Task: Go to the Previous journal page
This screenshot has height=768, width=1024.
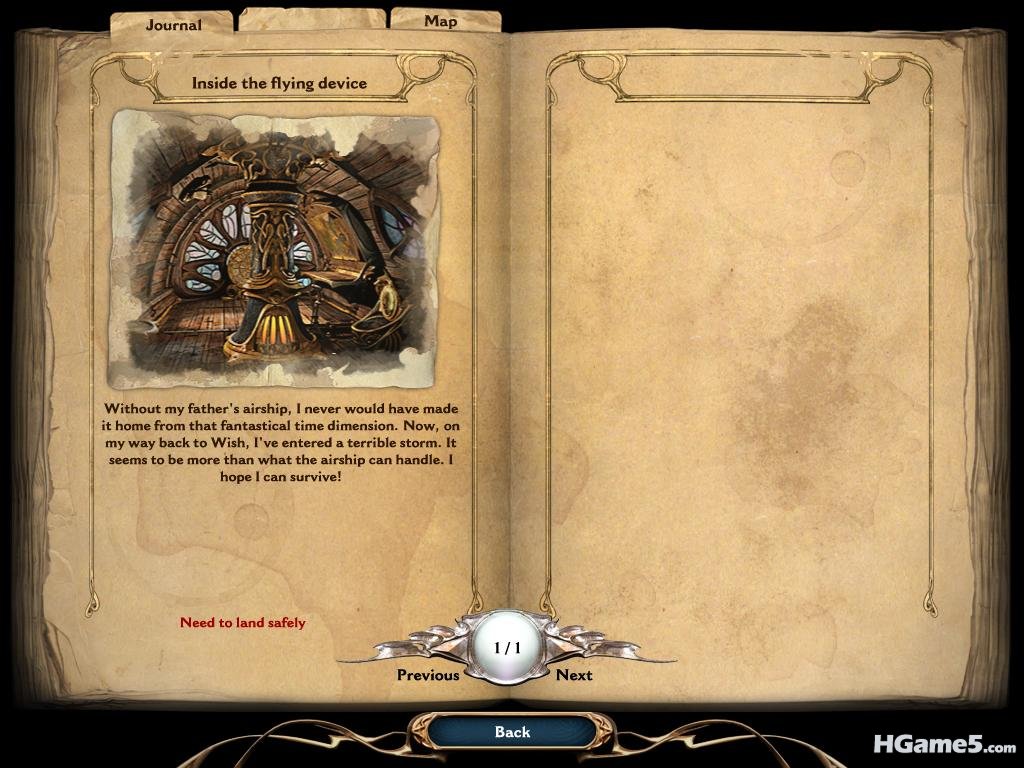Action: pos(428,675)
